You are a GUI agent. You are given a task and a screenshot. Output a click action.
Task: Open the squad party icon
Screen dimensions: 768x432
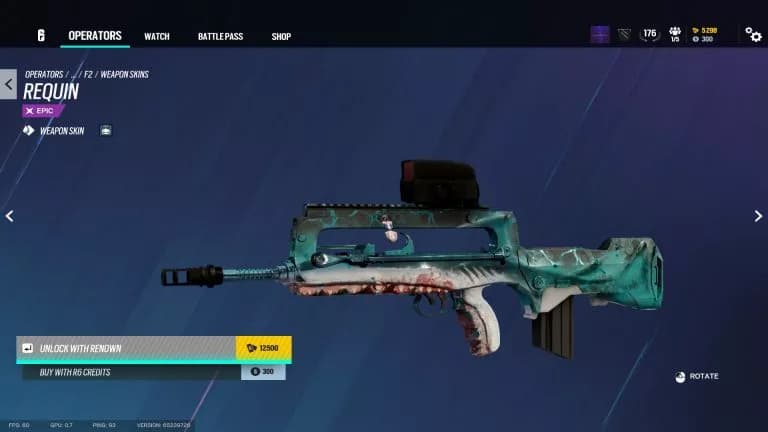pos(675,35)
